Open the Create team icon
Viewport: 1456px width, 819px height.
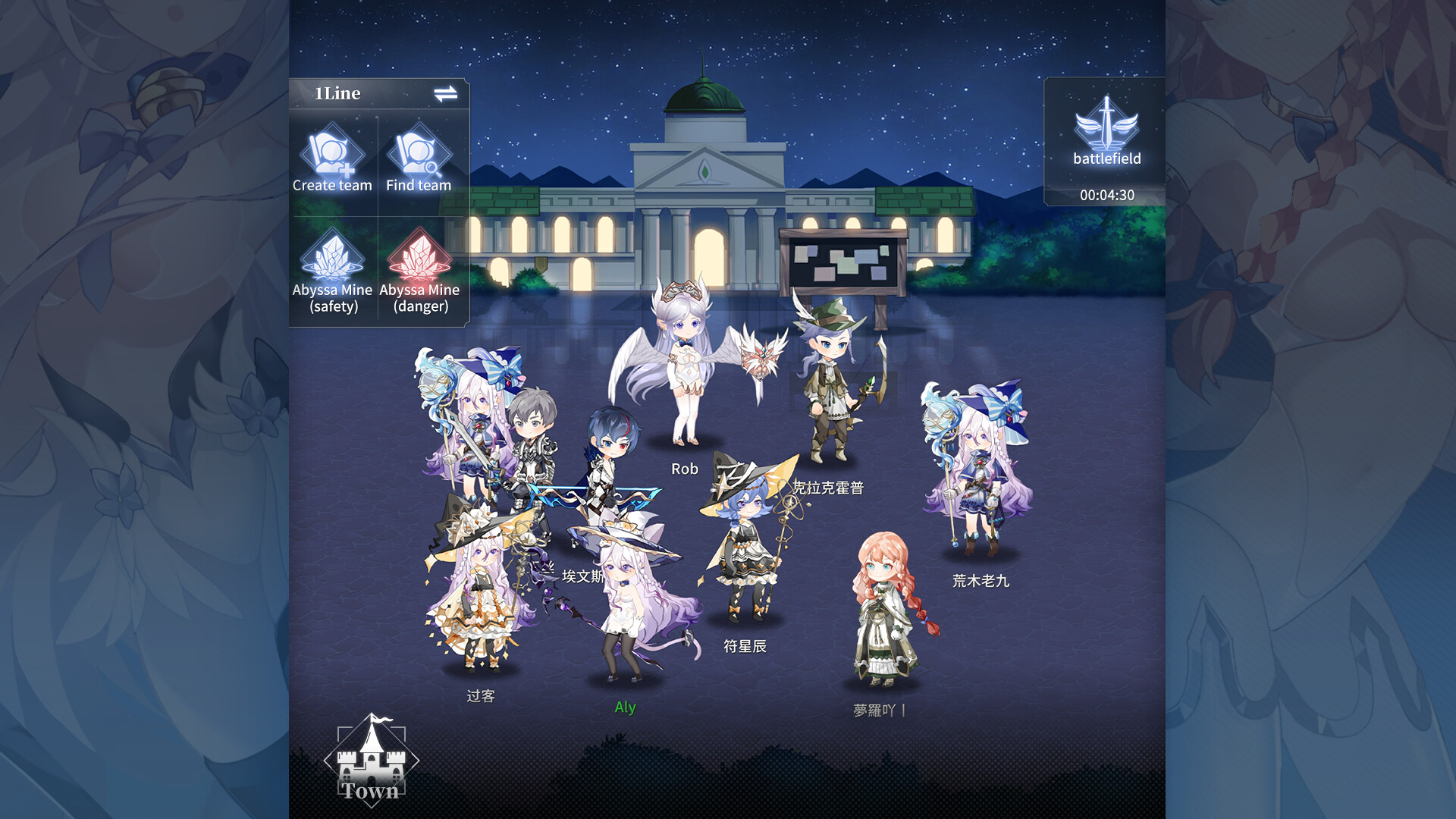pos(331,155)
